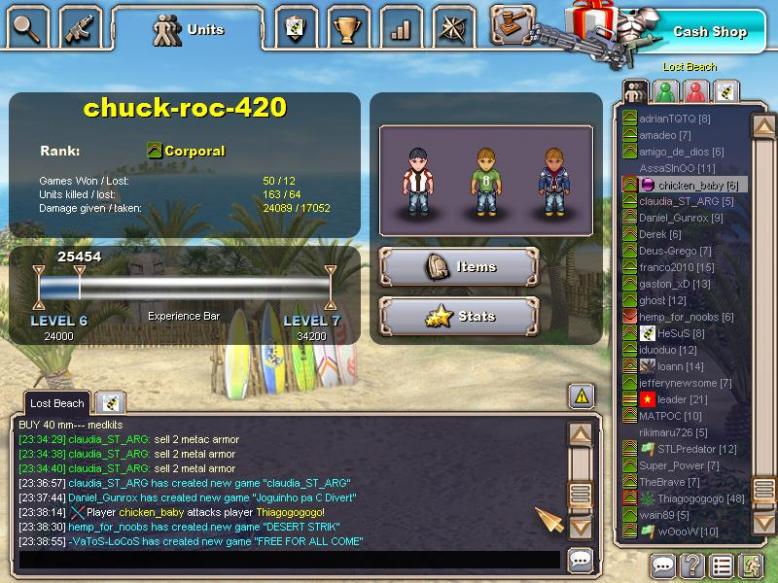Open the question mark help button
The image size is (778, 583).
click(x=692, y=565)
